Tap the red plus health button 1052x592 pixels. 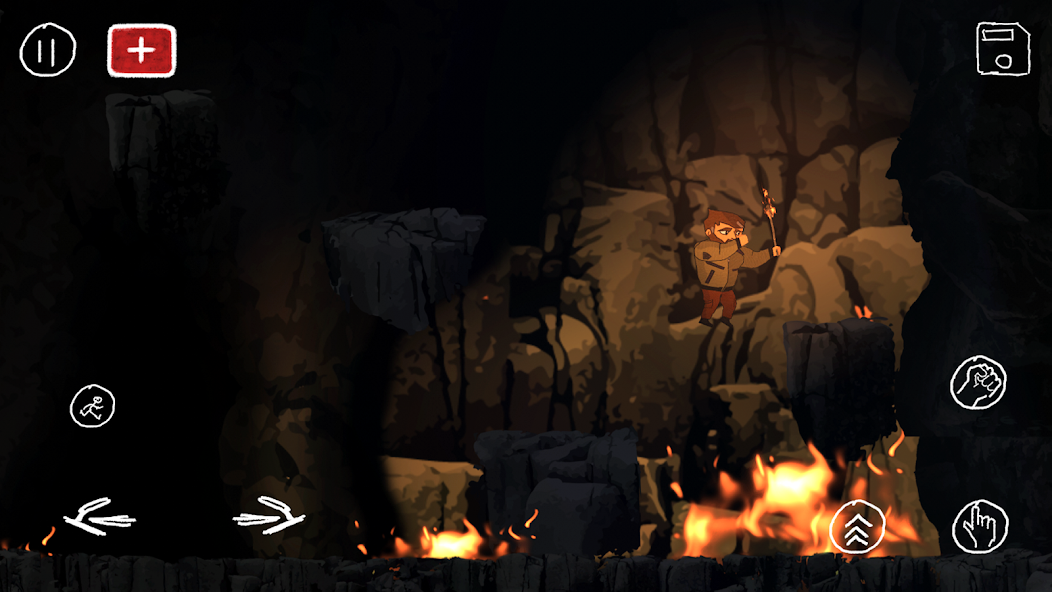[x=141, y=51]
